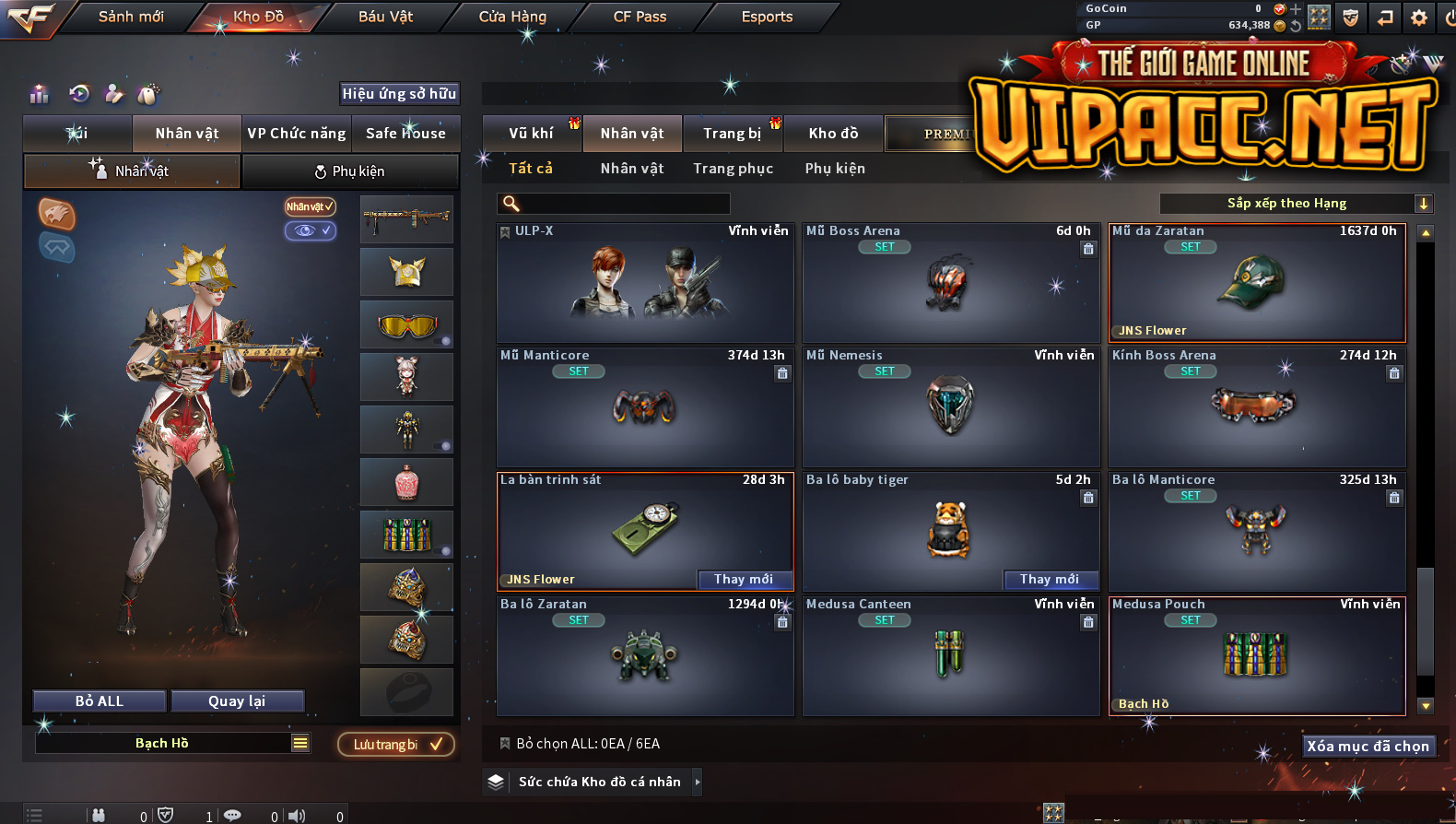Select the Mũ Nemesis helmet item
The image size is (1456, 824).
tap(950, 406)
